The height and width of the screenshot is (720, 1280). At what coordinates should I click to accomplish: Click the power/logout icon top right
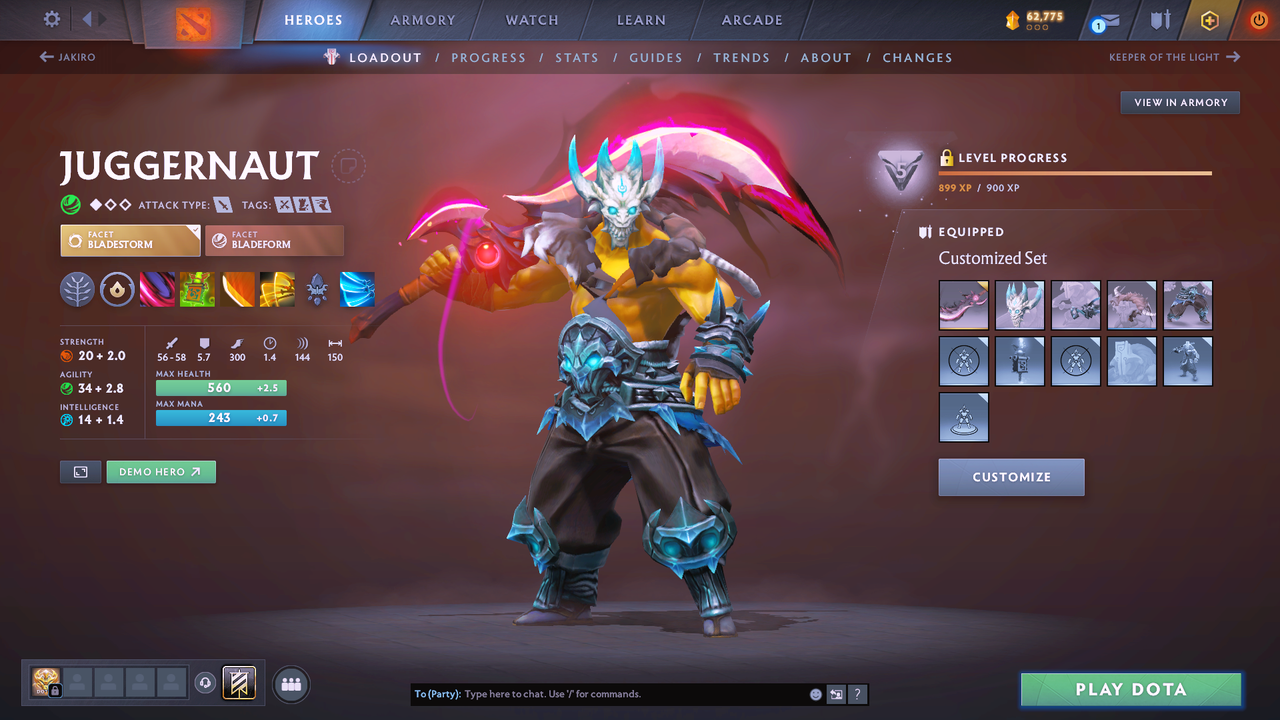click(1258, 20)
